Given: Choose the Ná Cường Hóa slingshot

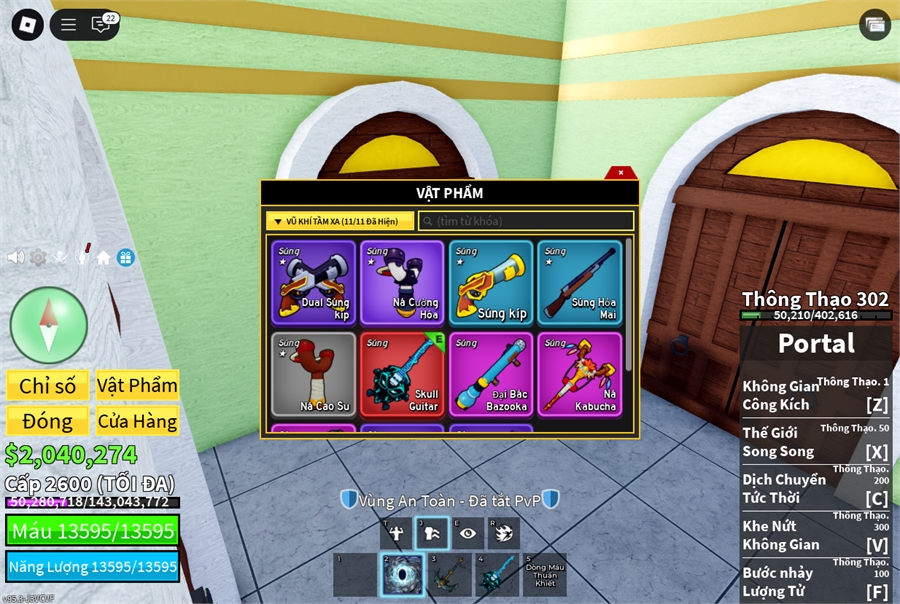Looking at the screenshot, I should 402,282.
